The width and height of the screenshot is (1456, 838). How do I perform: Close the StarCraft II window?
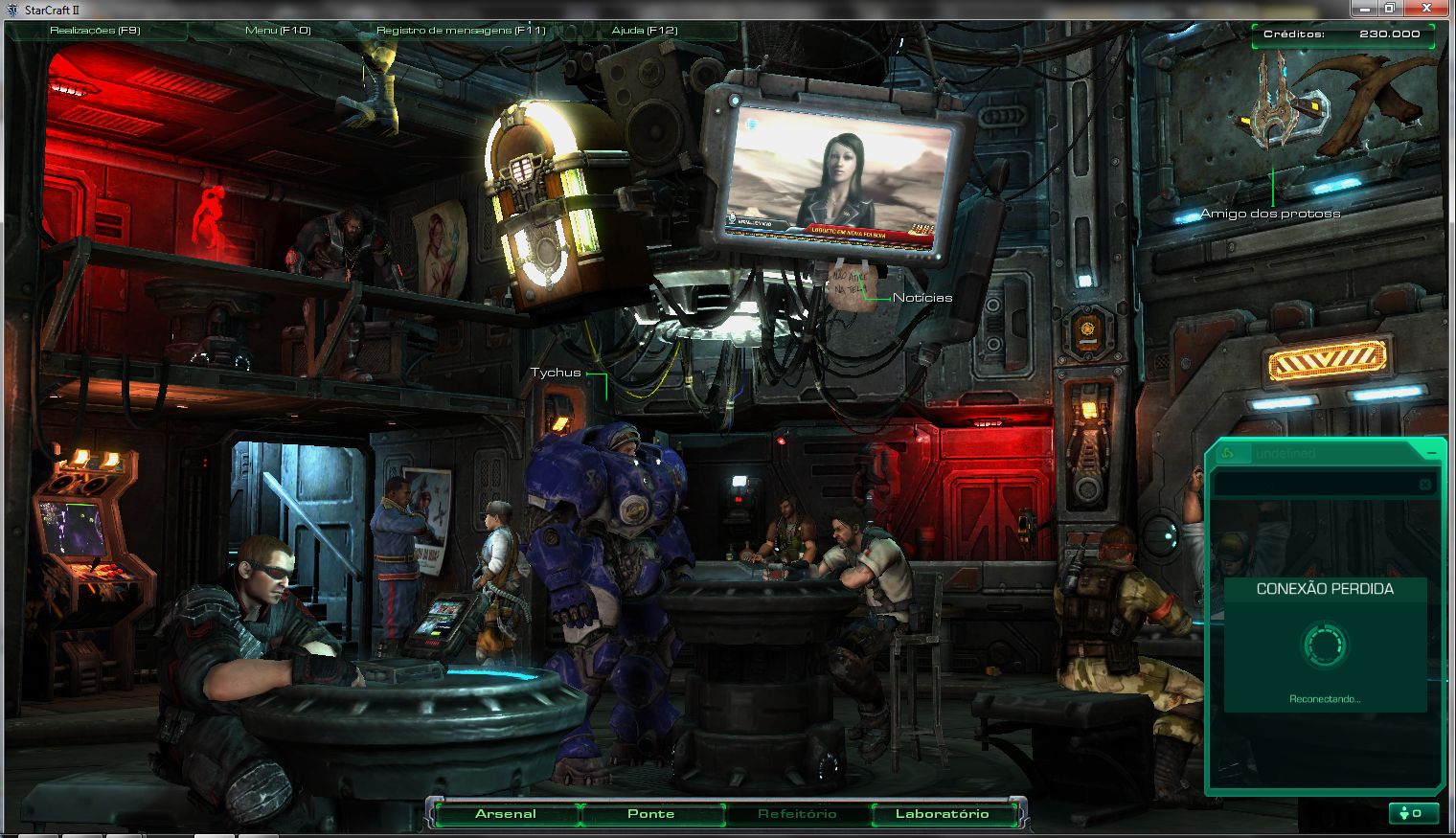pos(1428,9)
